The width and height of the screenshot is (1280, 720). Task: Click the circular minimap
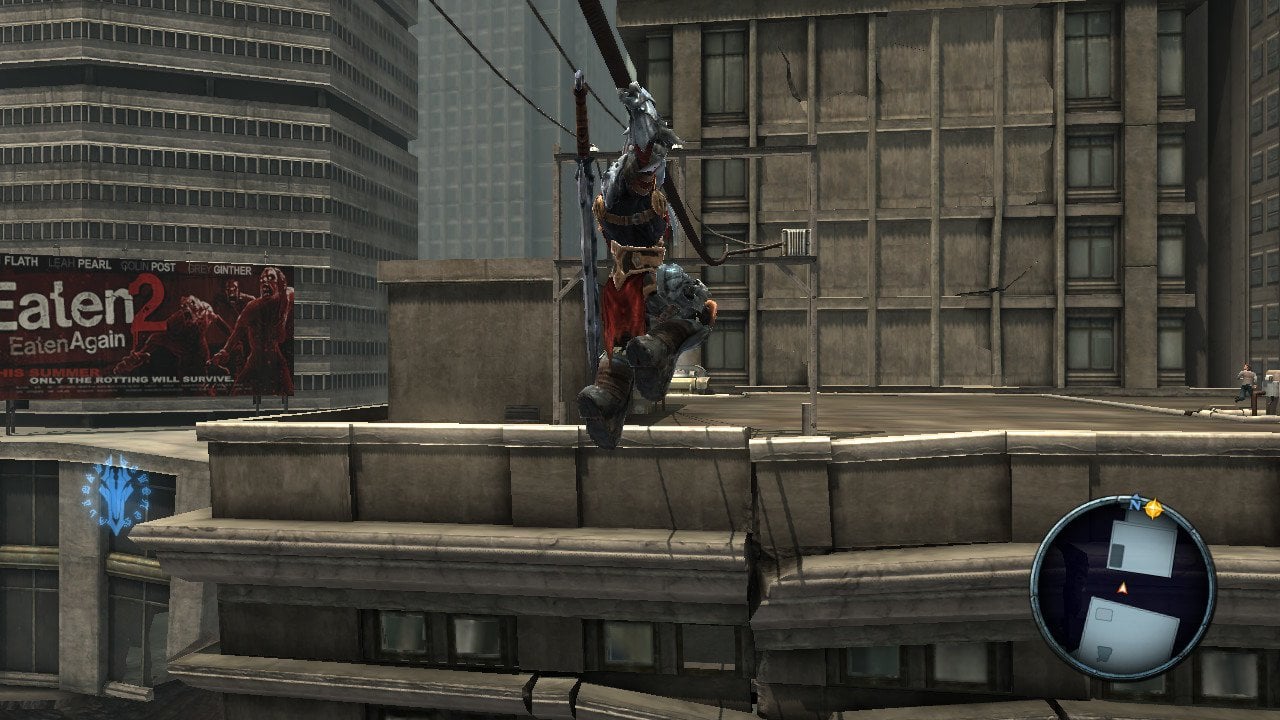pyautogui.click(x=1123, y=590)
